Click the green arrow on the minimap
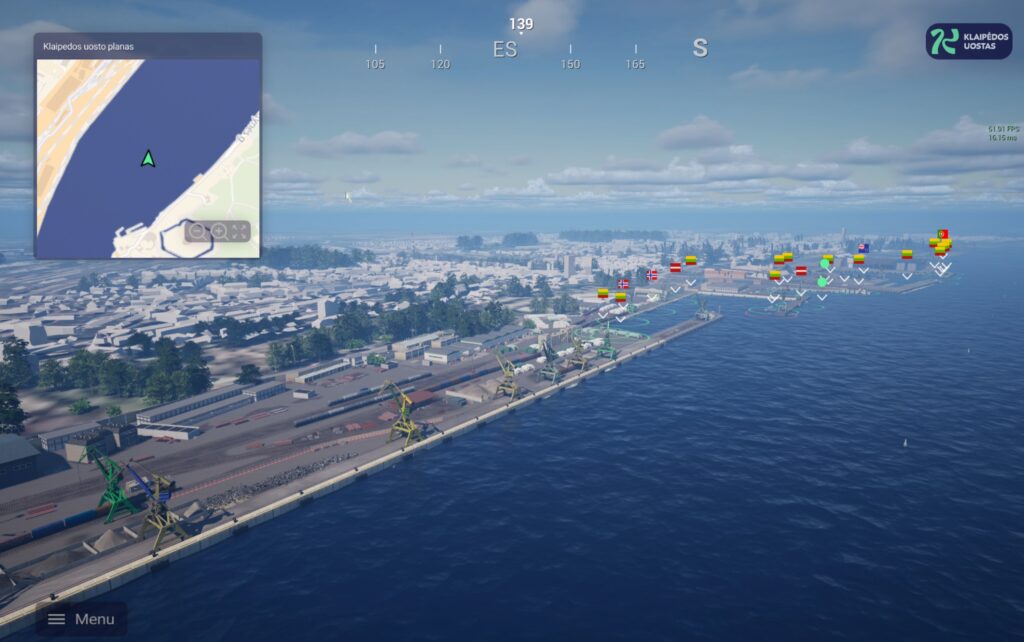The image size is (1024, 642). coord(148,158)
